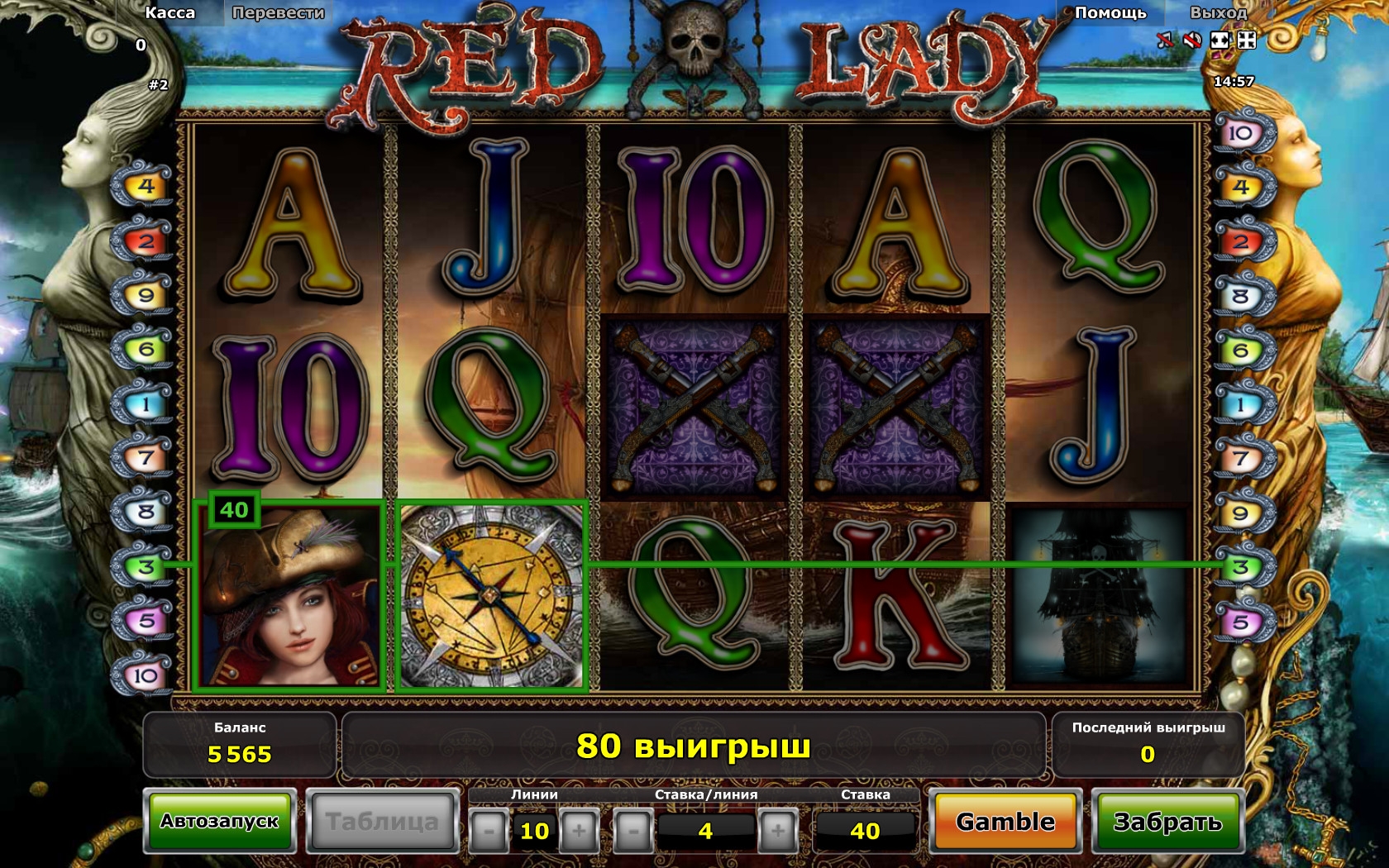1389x868 pixels.
Task: Open the Таблица paytable
Action: click(382, 822)
